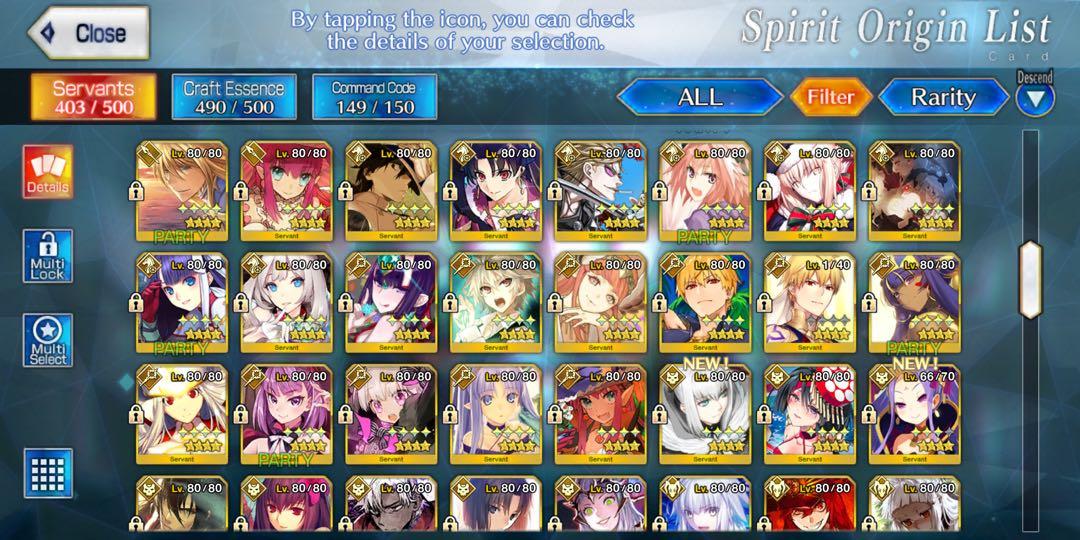Change the grid layout view
Viewport: 1080px width, 540px height.
click(48, 472)
